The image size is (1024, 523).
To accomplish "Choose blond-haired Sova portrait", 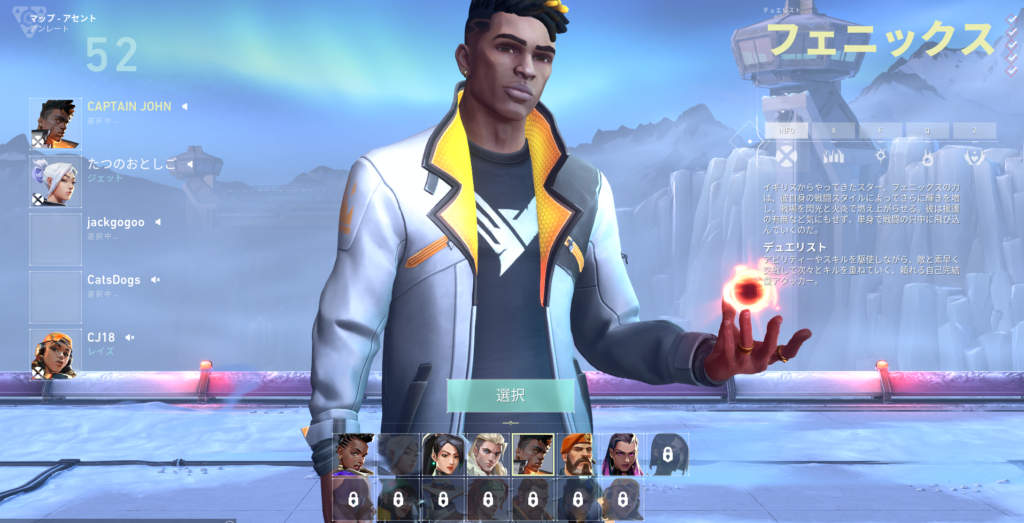I will 487,454.
